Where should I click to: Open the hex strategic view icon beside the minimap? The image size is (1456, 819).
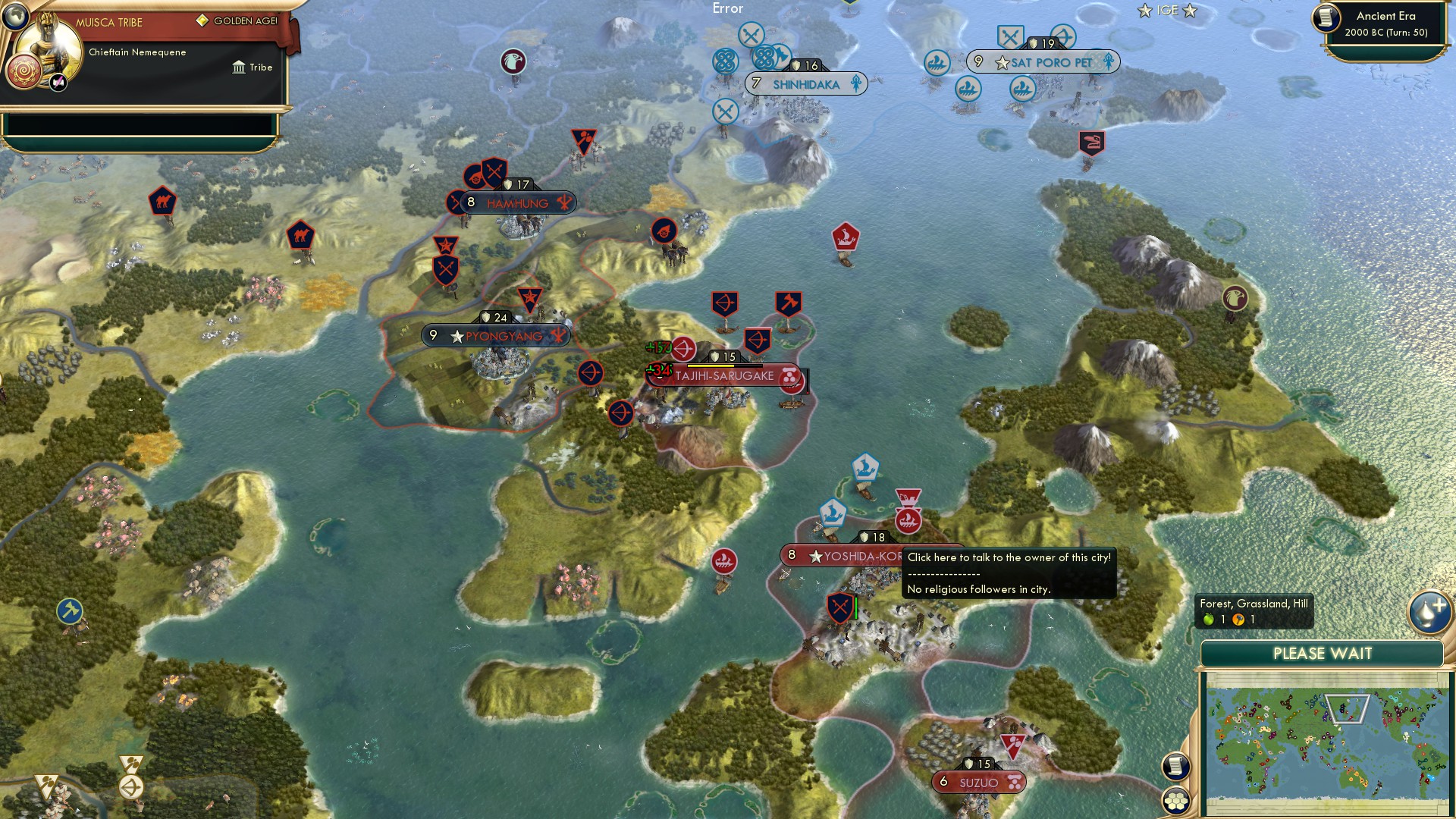(x=1175, y=801)
